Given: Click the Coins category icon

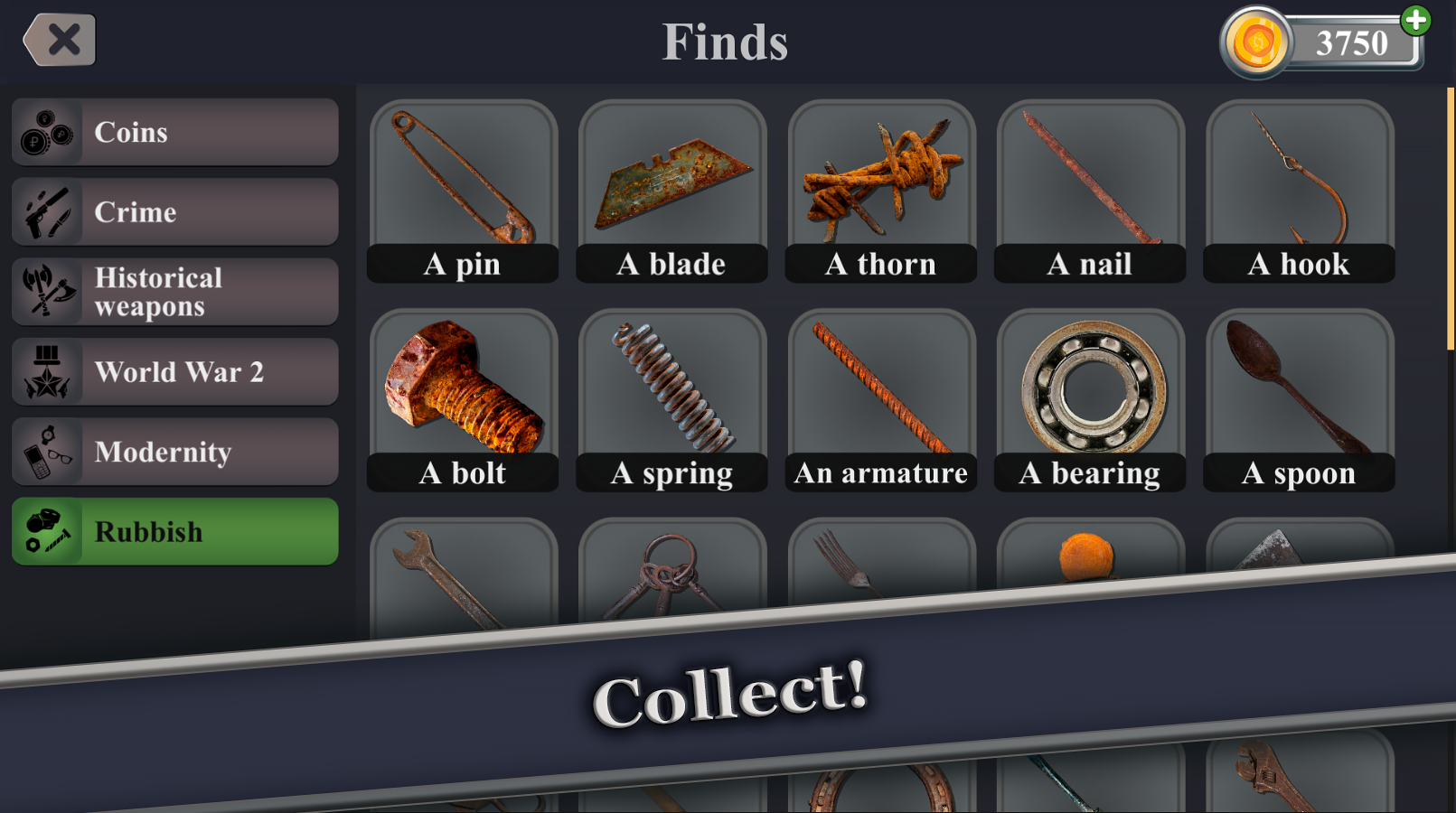Looking at the screenshot, I should point(48,132).
